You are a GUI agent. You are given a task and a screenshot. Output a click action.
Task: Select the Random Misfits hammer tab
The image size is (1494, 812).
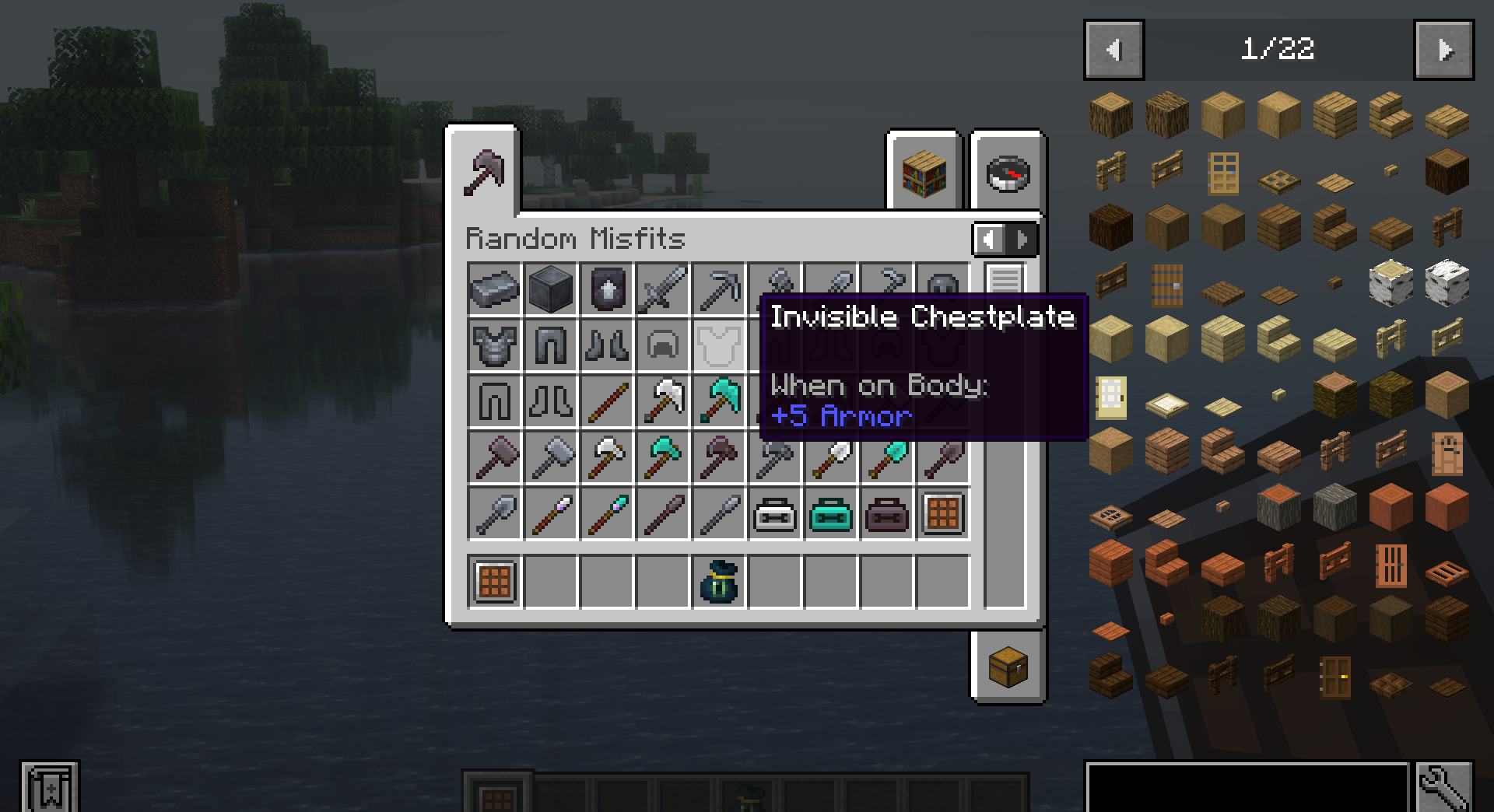[x=484, y=171]
